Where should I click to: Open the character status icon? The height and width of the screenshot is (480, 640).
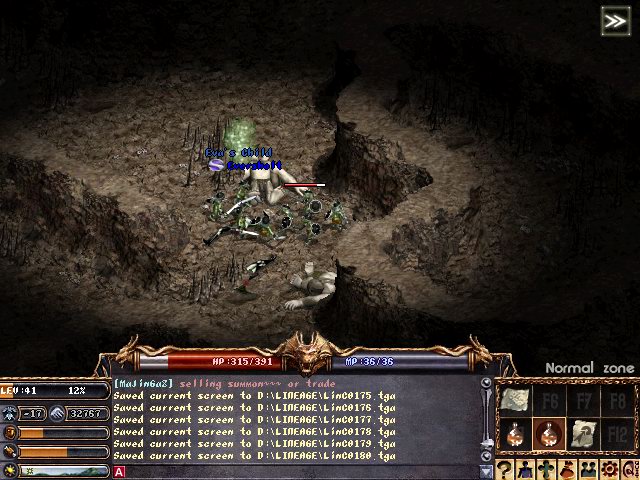pos(526,469)
